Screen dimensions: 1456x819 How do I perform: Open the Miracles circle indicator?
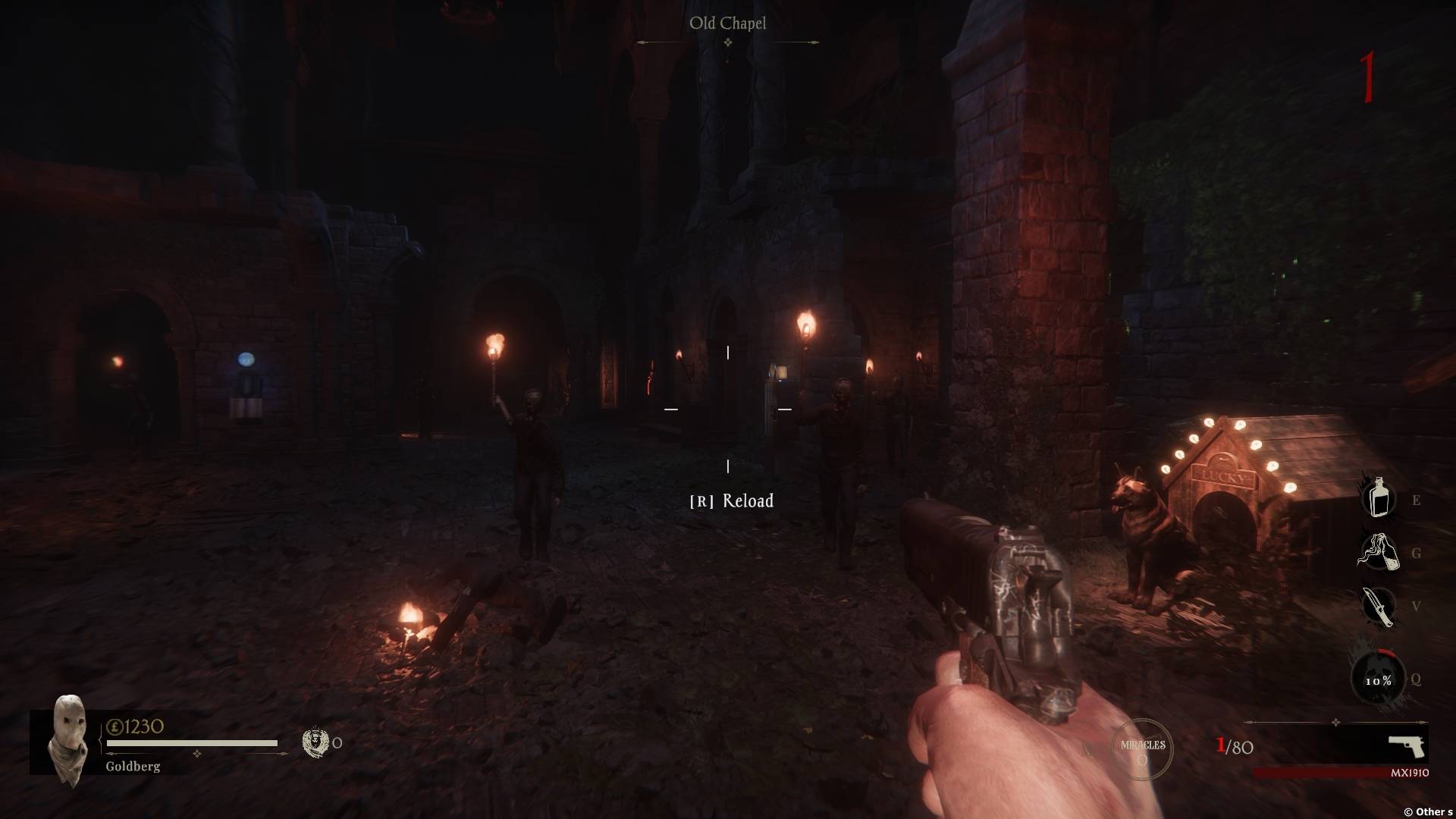point(1142,750)
